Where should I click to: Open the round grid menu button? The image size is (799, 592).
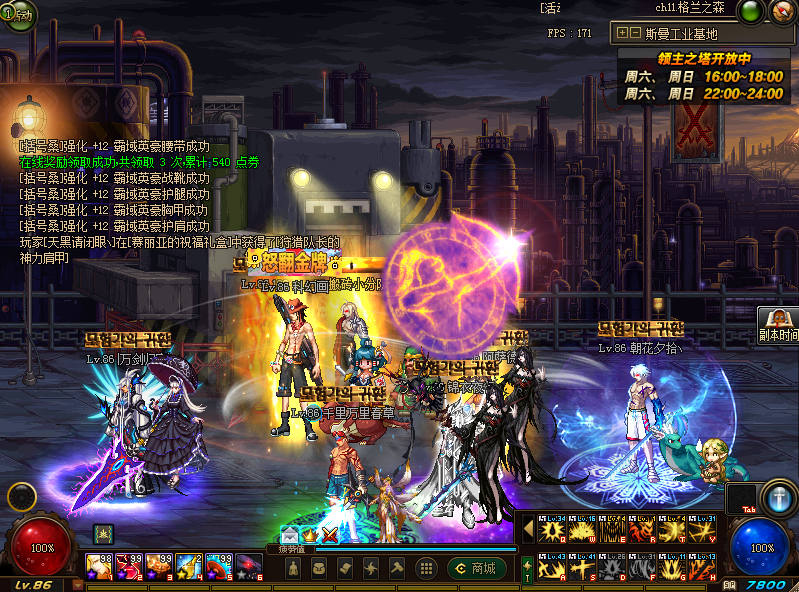coord(424,568)
